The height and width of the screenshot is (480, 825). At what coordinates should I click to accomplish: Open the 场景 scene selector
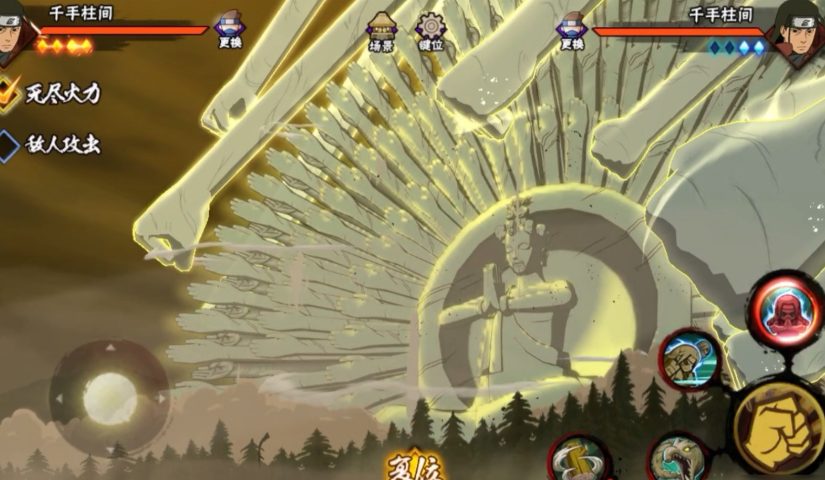(381, 30)
